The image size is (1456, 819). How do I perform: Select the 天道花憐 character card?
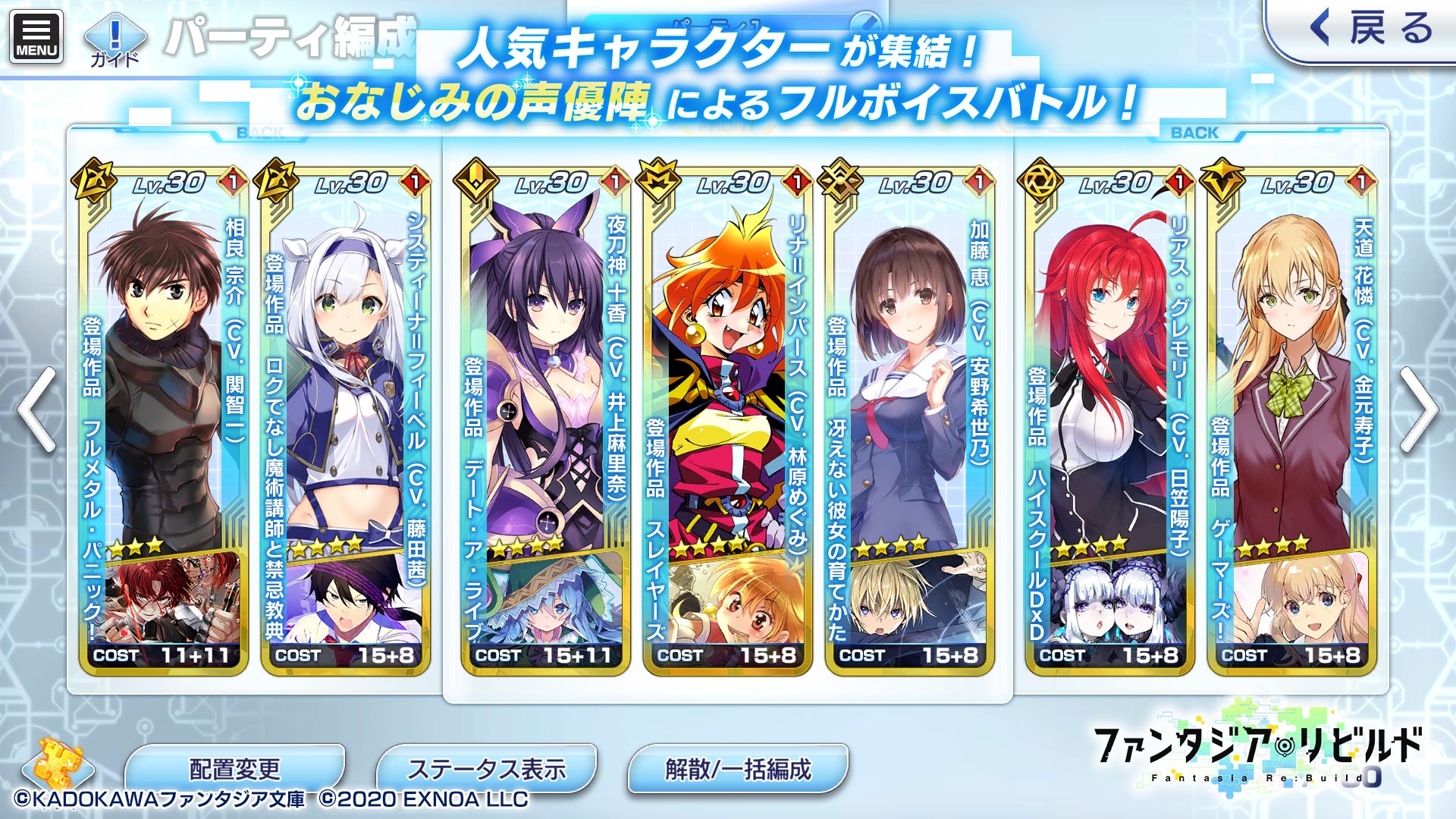tap(1291, 379)
